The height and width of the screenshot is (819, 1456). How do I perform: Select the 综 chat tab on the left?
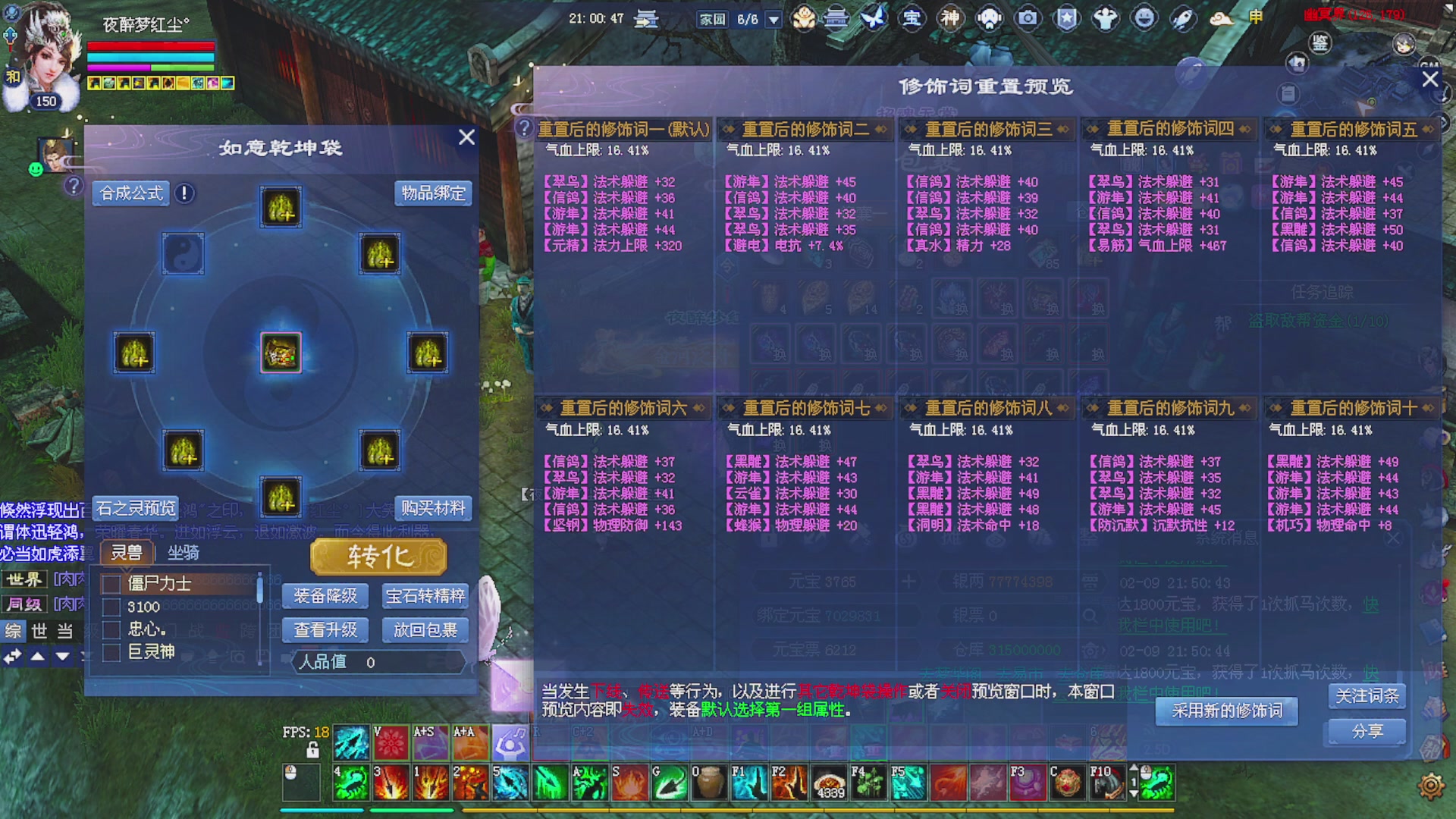pos(14,631)
